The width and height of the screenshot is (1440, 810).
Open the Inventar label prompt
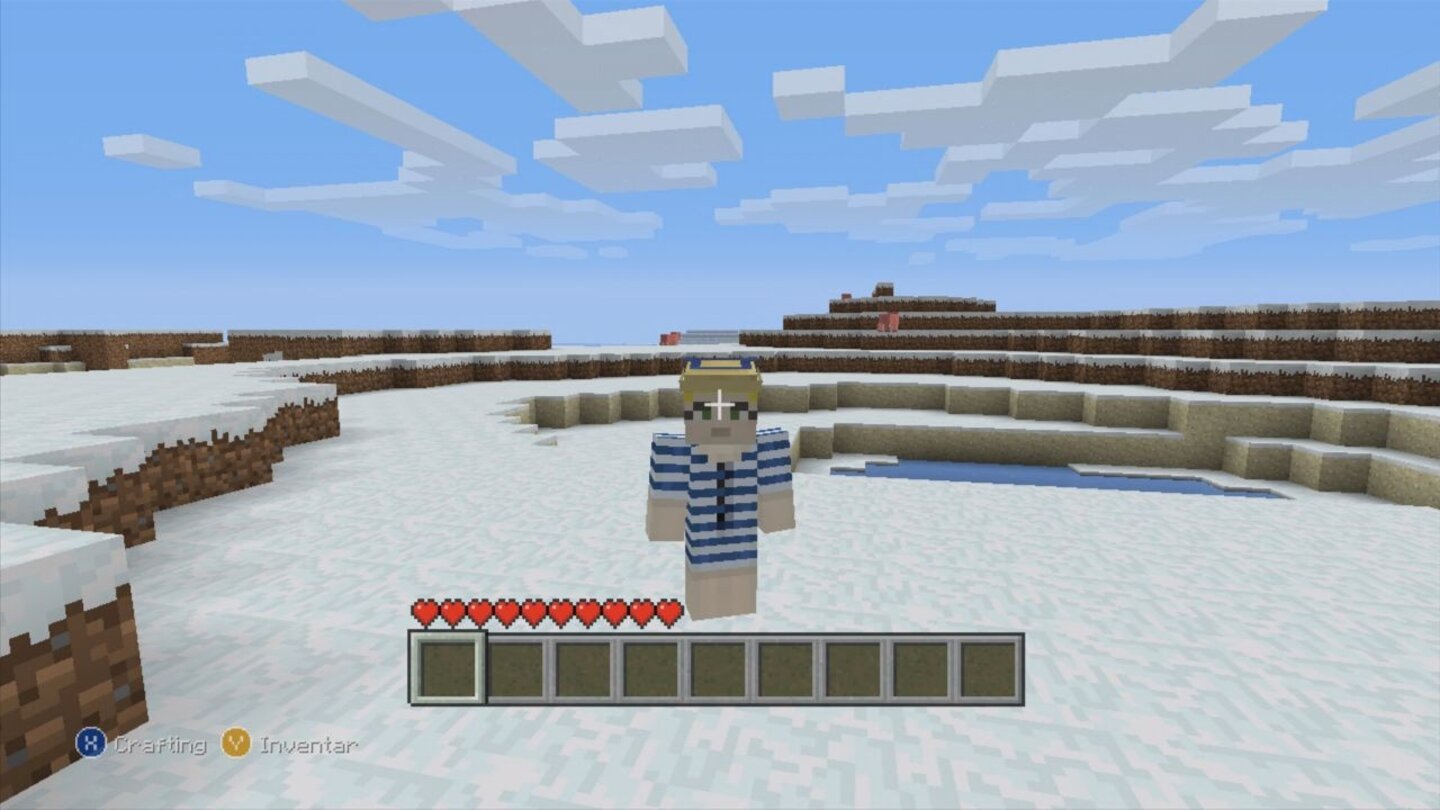(x=305, y=744)
